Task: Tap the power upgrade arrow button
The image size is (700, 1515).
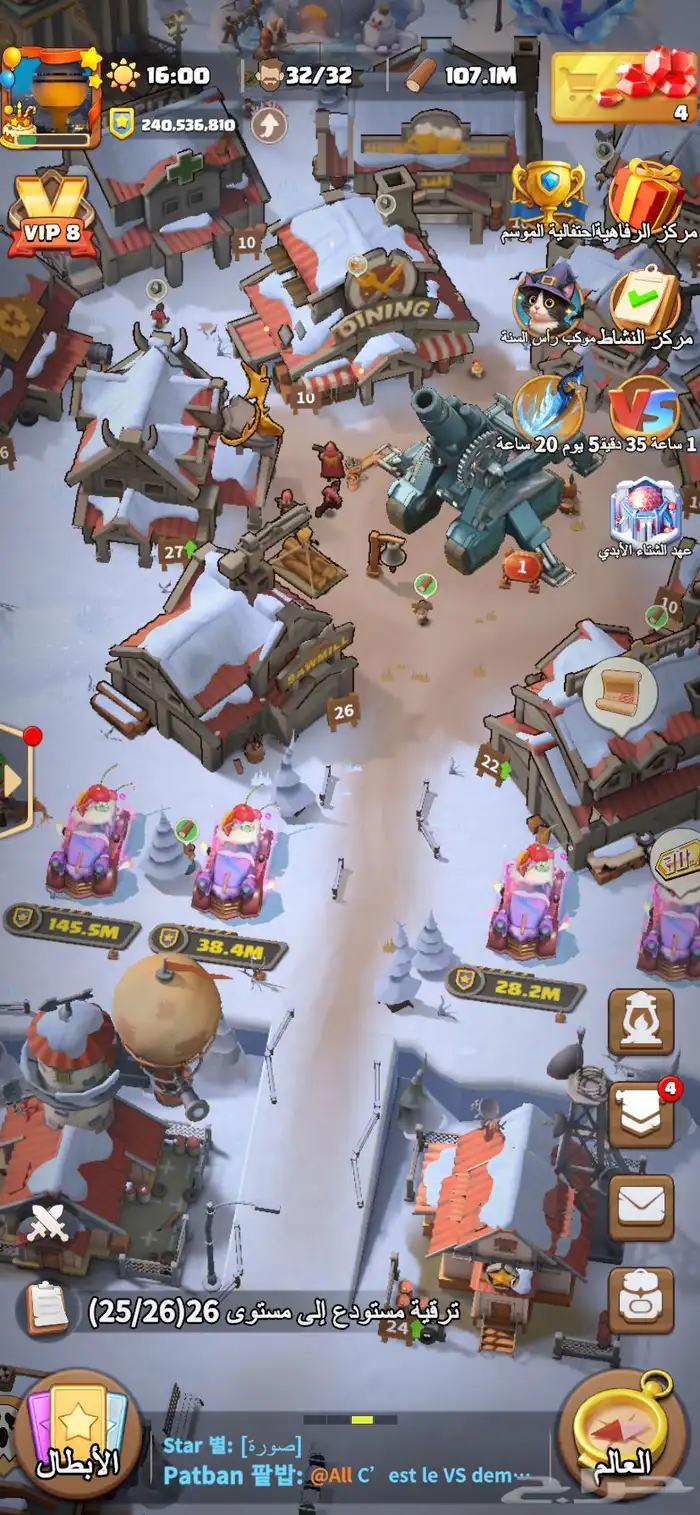Action: pyautogui.click(x=268, y=125)
